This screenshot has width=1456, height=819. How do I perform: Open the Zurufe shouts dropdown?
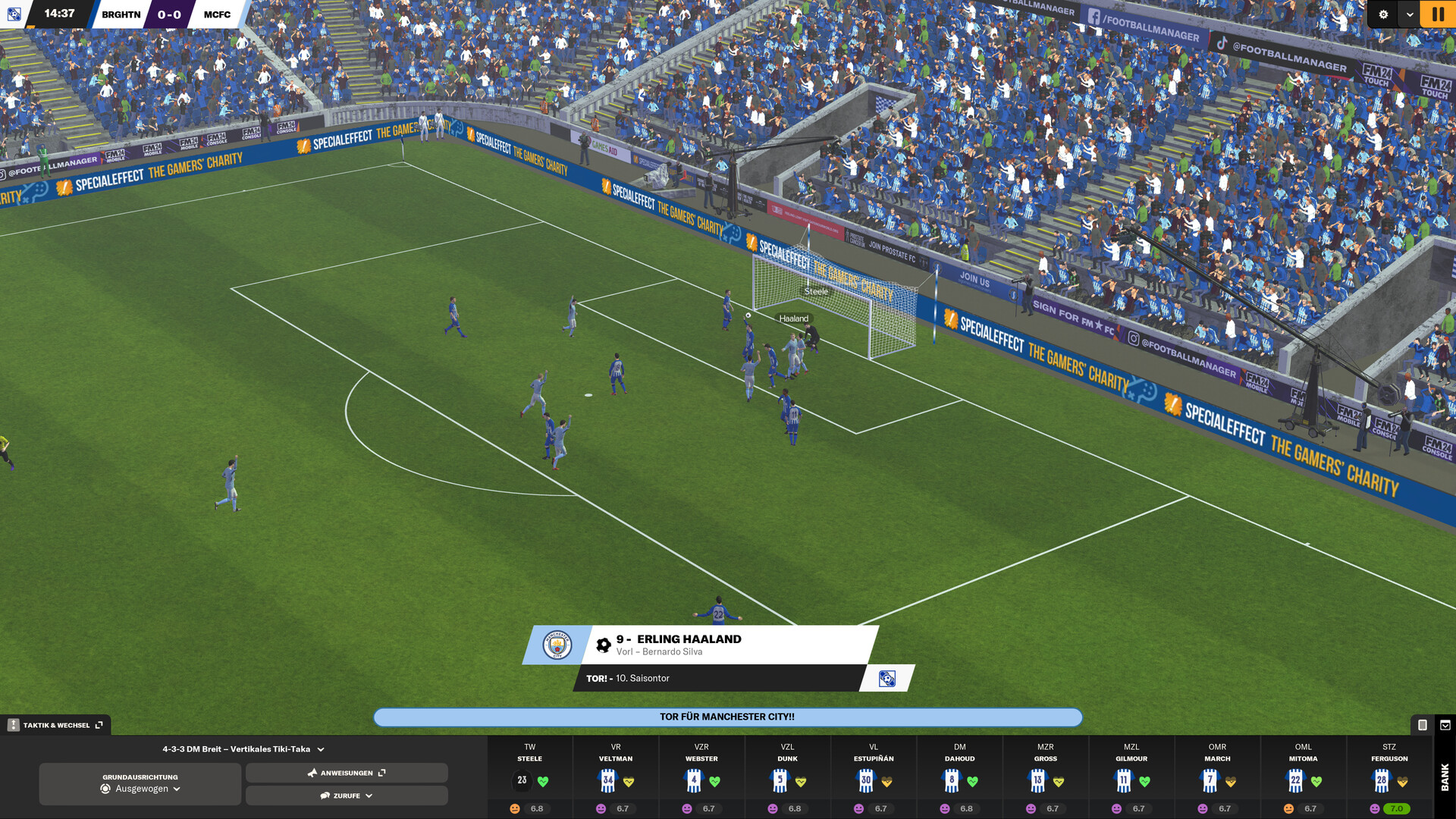(x=347, y=795)
